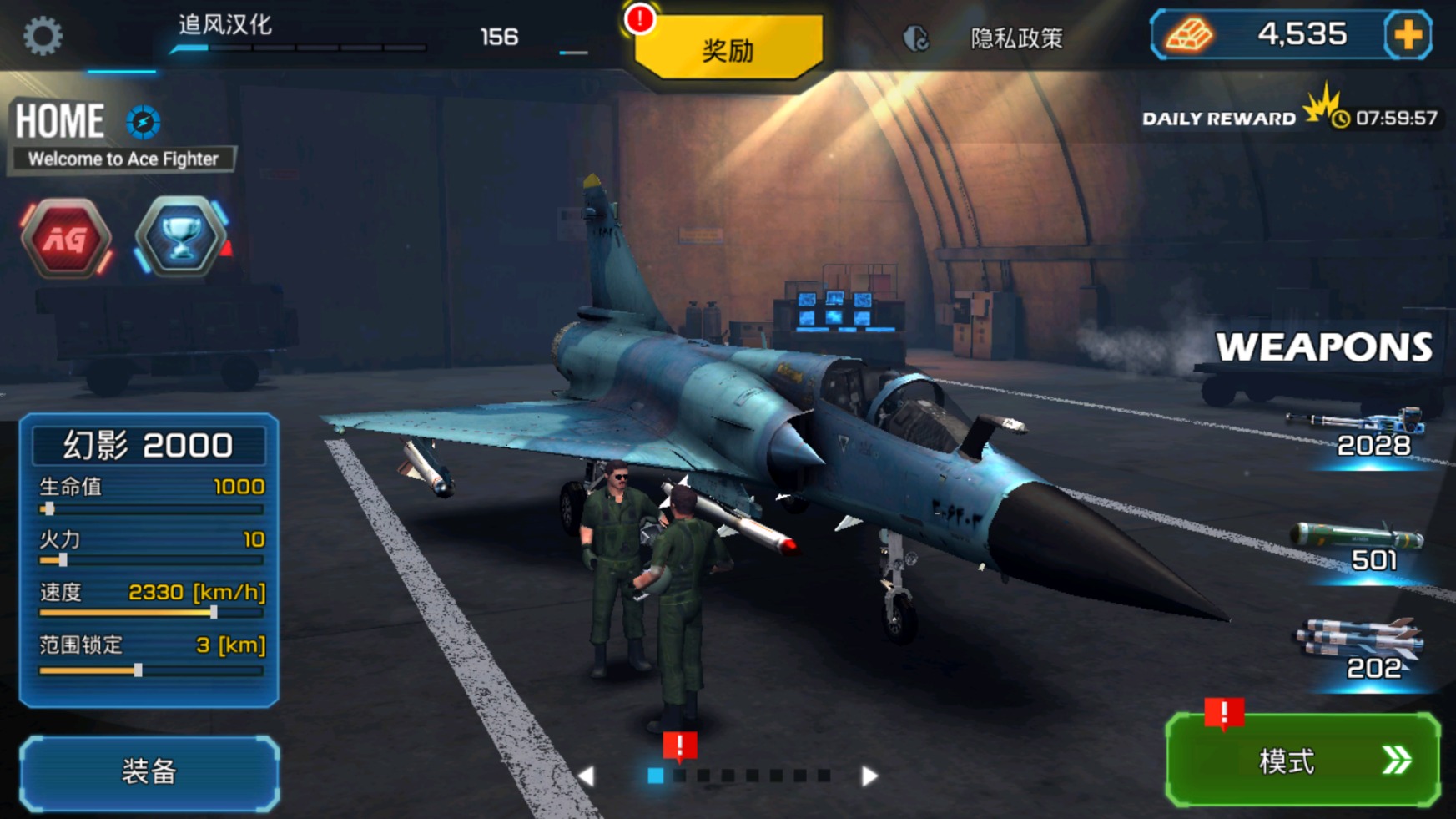Screen dimensions: 1456x819
Task: Select the 幻影 2000 name plate
Action: (x=149, y=443)
